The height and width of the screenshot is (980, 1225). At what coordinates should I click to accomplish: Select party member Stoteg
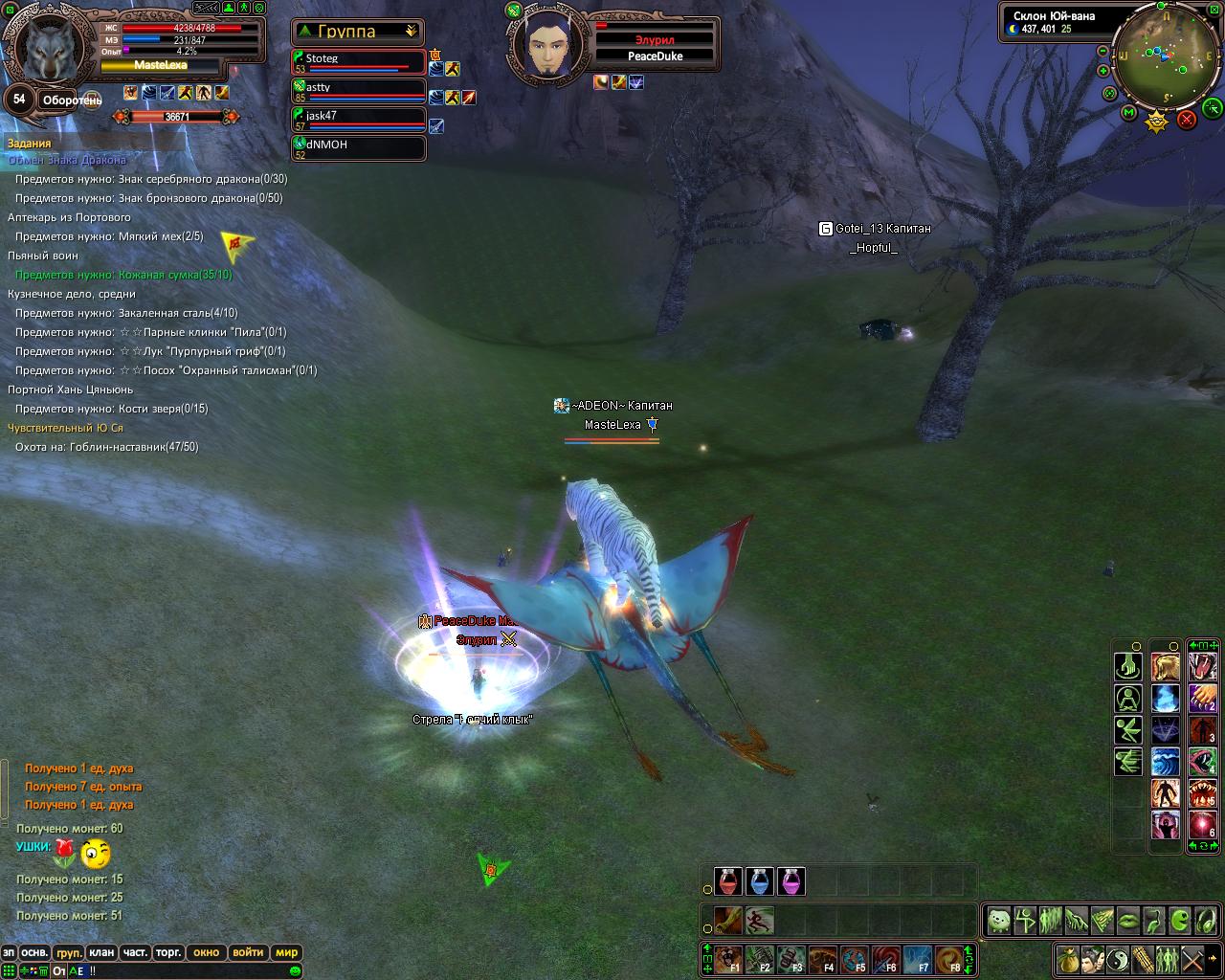click(359, 61)
